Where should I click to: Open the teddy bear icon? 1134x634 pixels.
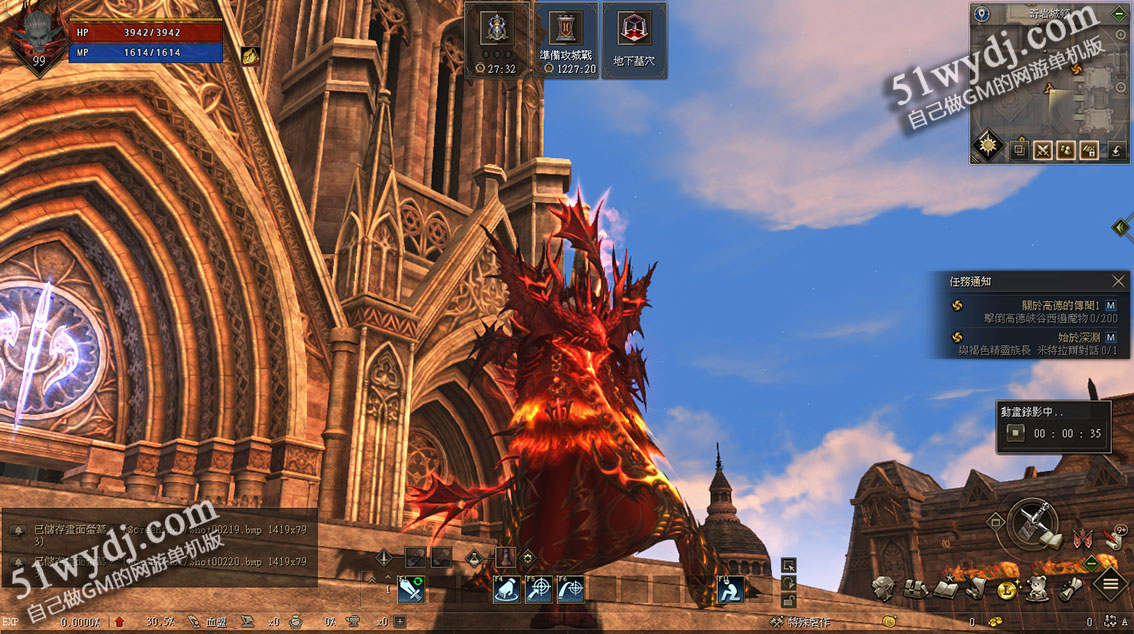(1038, 588)
